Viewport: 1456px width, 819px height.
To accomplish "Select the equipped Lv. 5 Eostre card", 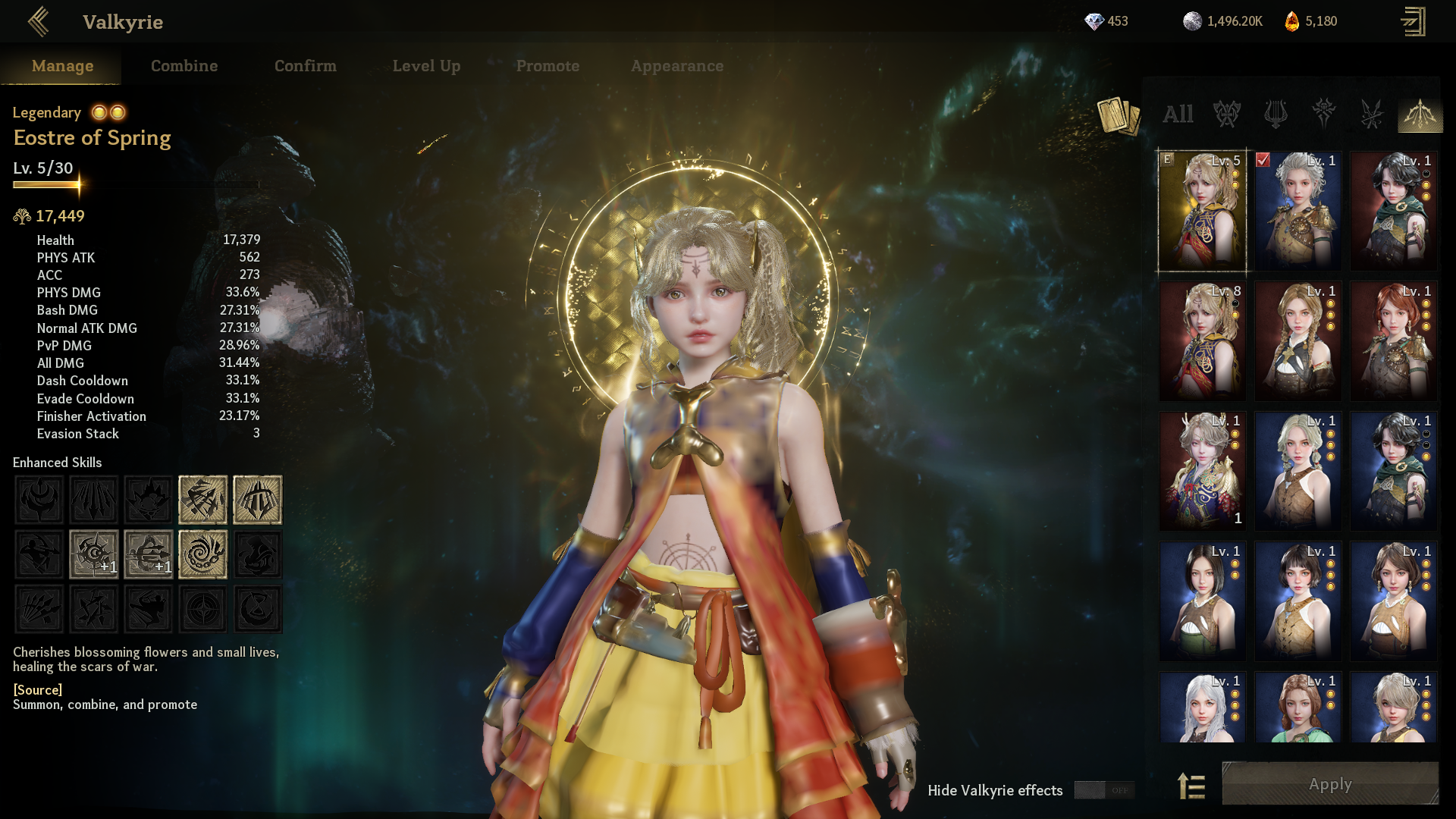I will click(x=1202, y=211).
